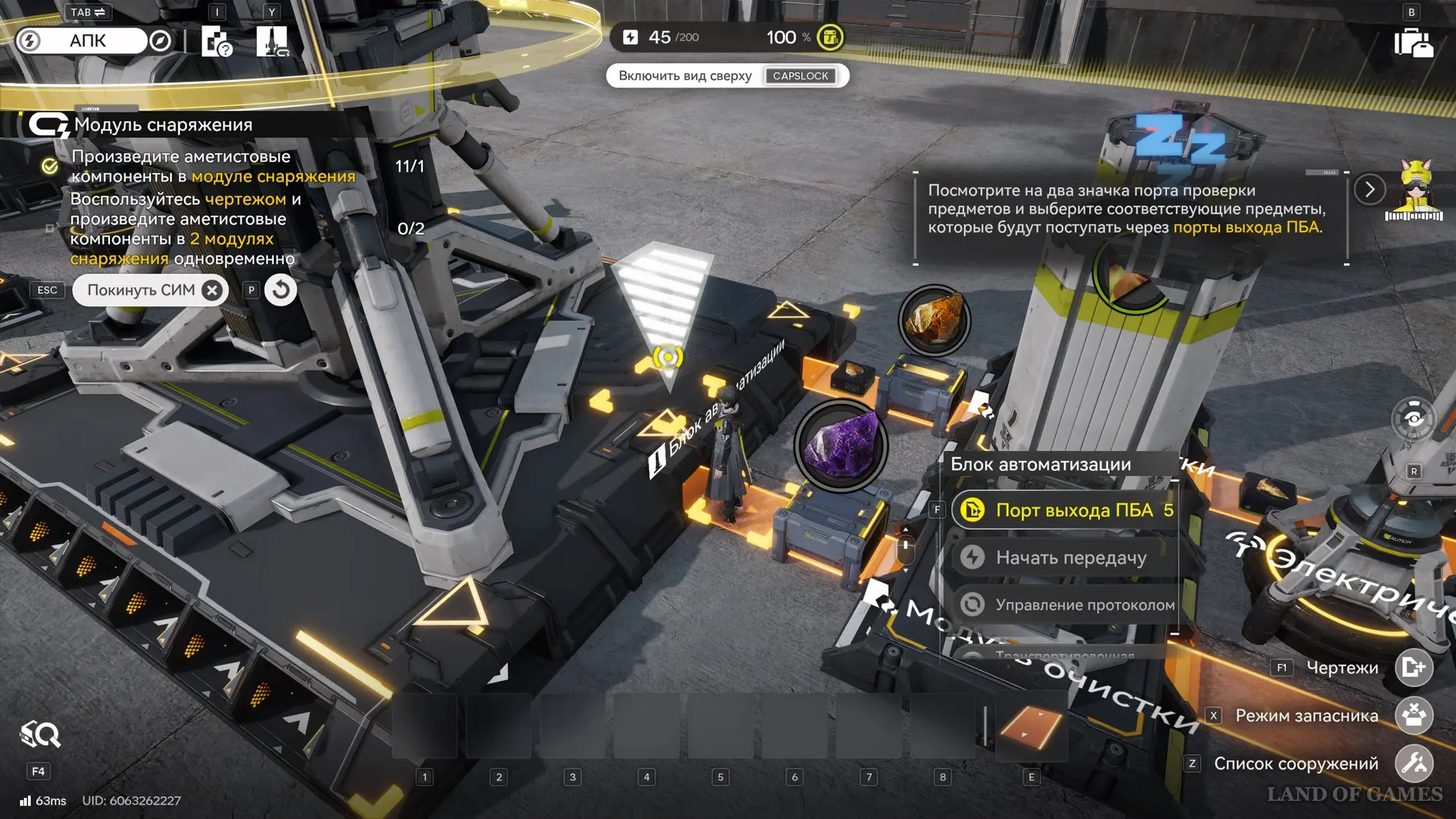The height and width of the screenshot is (819, 1456).
Task: Open the Чертежи blueprints button
Action: point(1413,668)
